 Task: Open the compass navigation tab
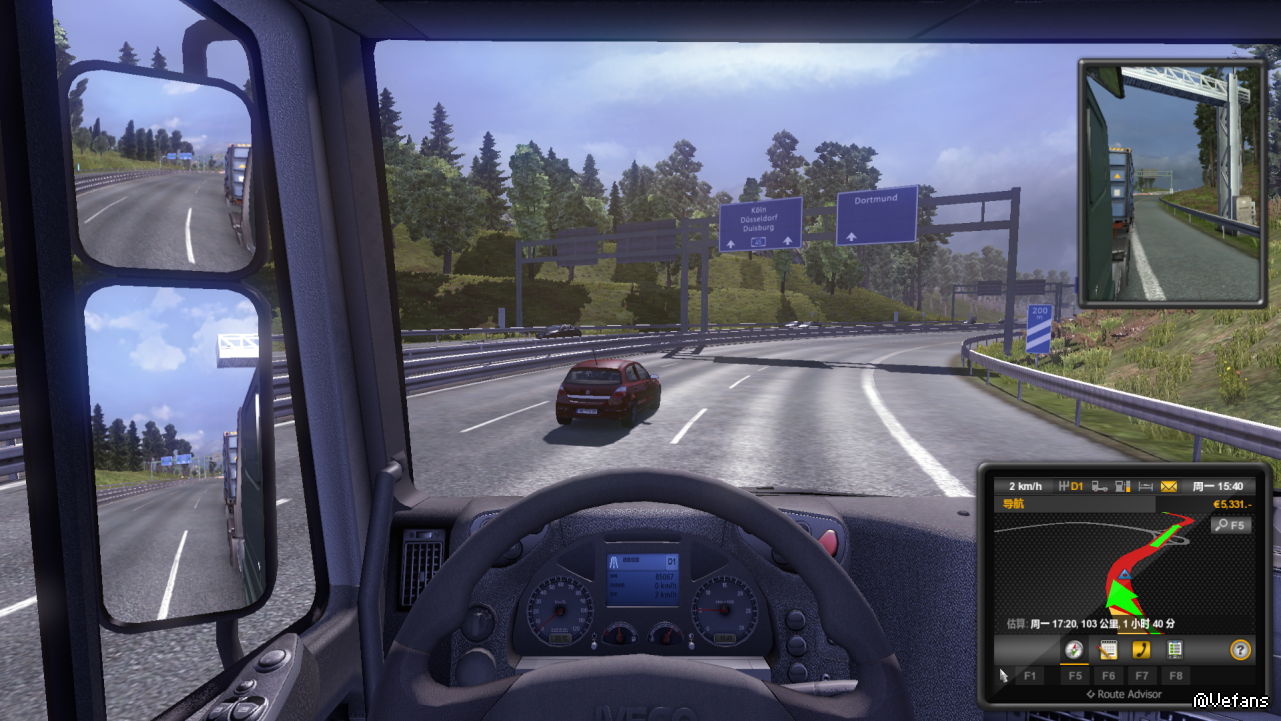coord(1074,650)
